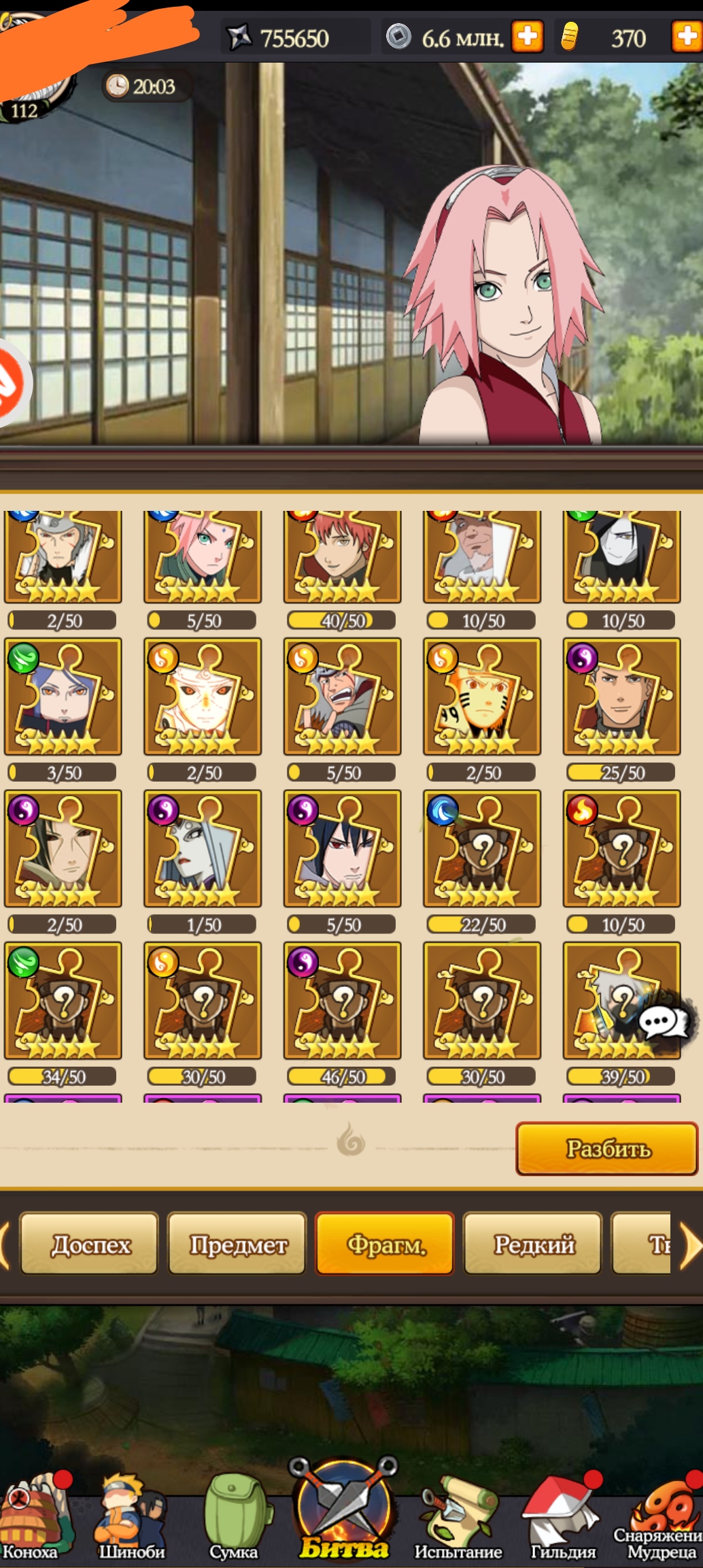This screenshot has width=703, height=1568.
Task: Show the Редкий tab
Action: (x=533, y=1244)
